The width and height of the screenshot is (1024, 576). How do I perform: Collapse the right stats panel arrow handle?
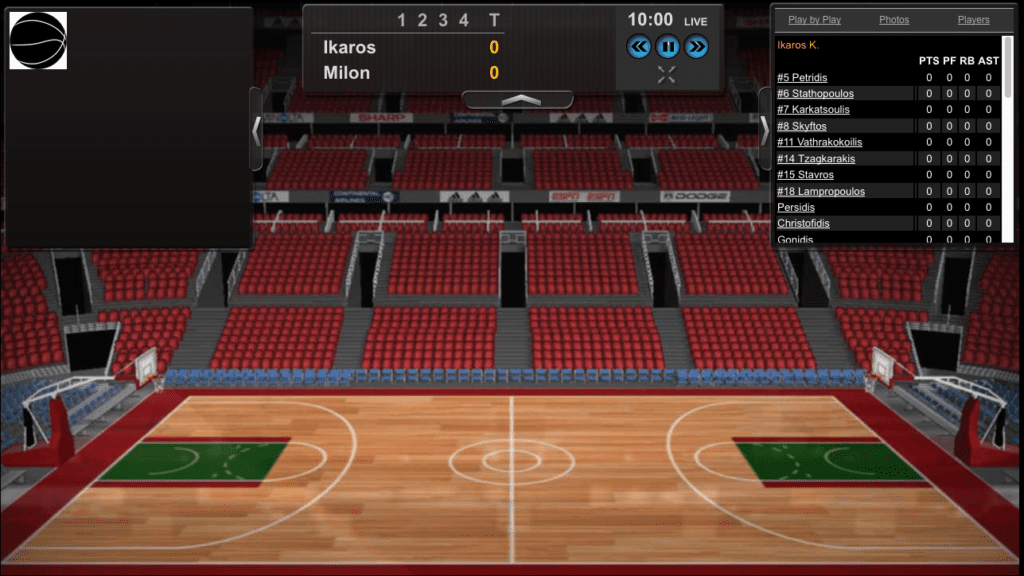(765, 129)
